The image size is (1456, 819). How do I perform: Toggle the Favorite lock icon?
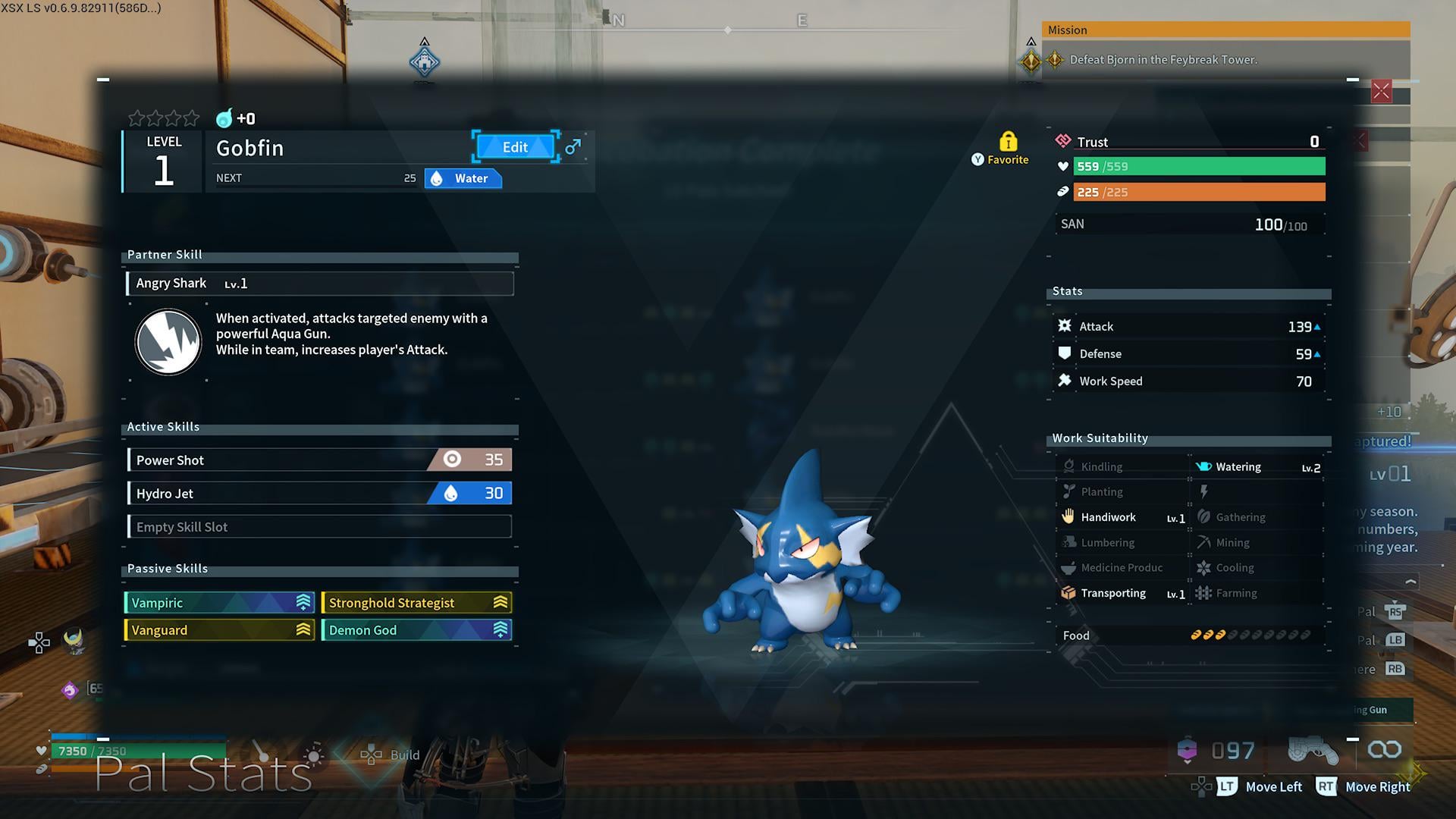[x=1008, y=142]
